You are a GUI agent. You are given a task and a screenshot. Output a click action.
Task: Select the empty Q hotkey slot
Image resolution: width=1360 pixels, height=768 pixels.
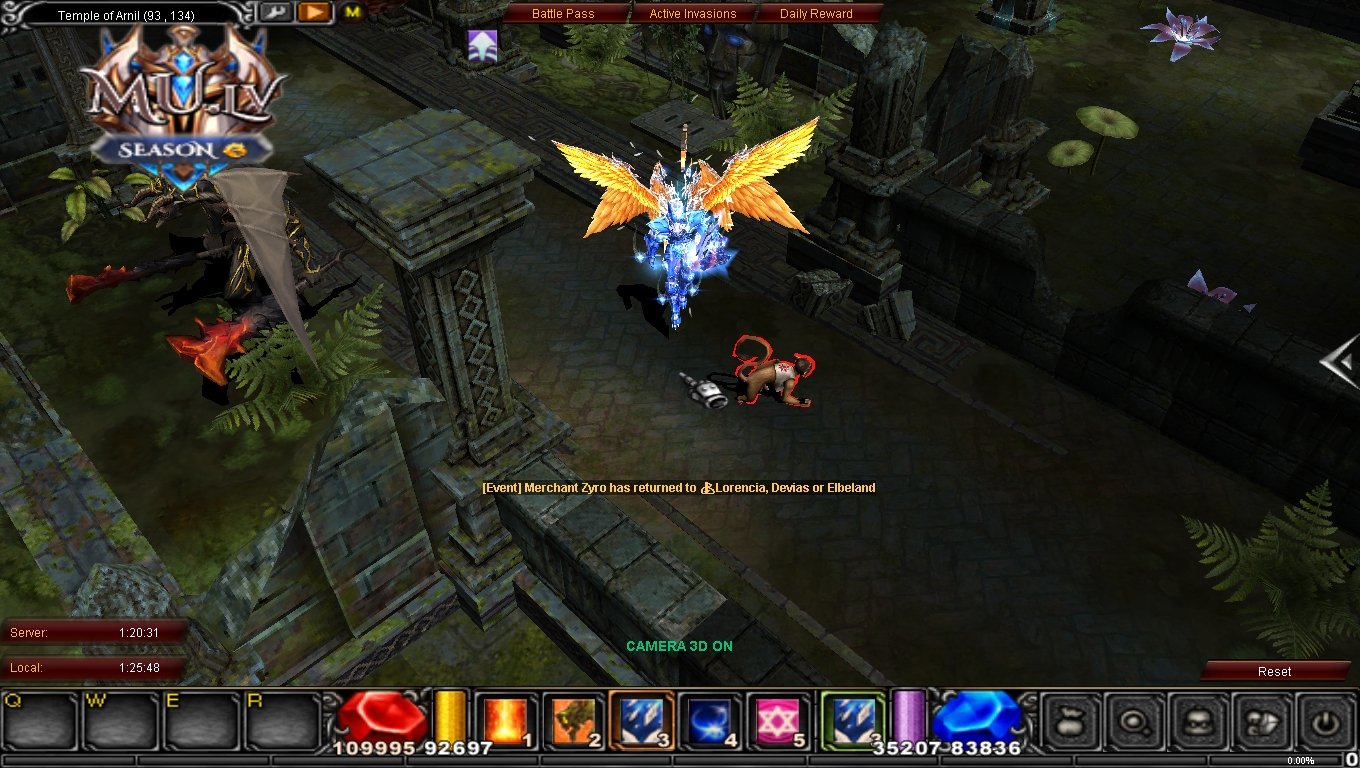(x=38, y=722)
